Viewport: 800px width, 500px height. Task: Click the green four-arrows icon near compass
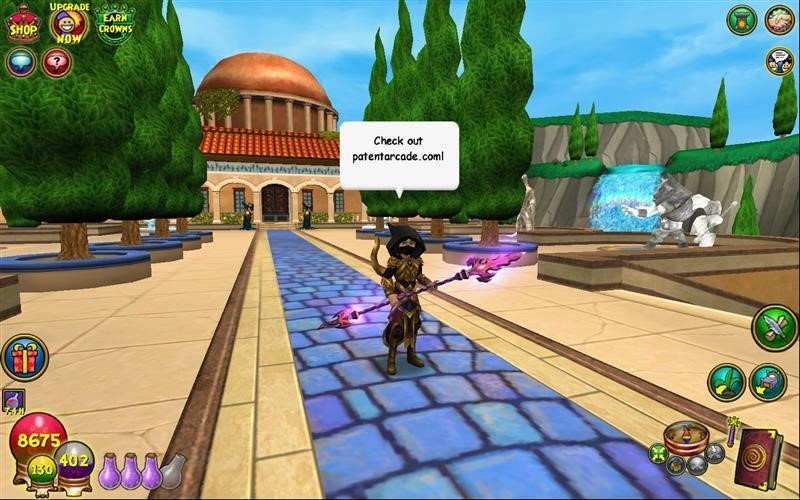656,453
